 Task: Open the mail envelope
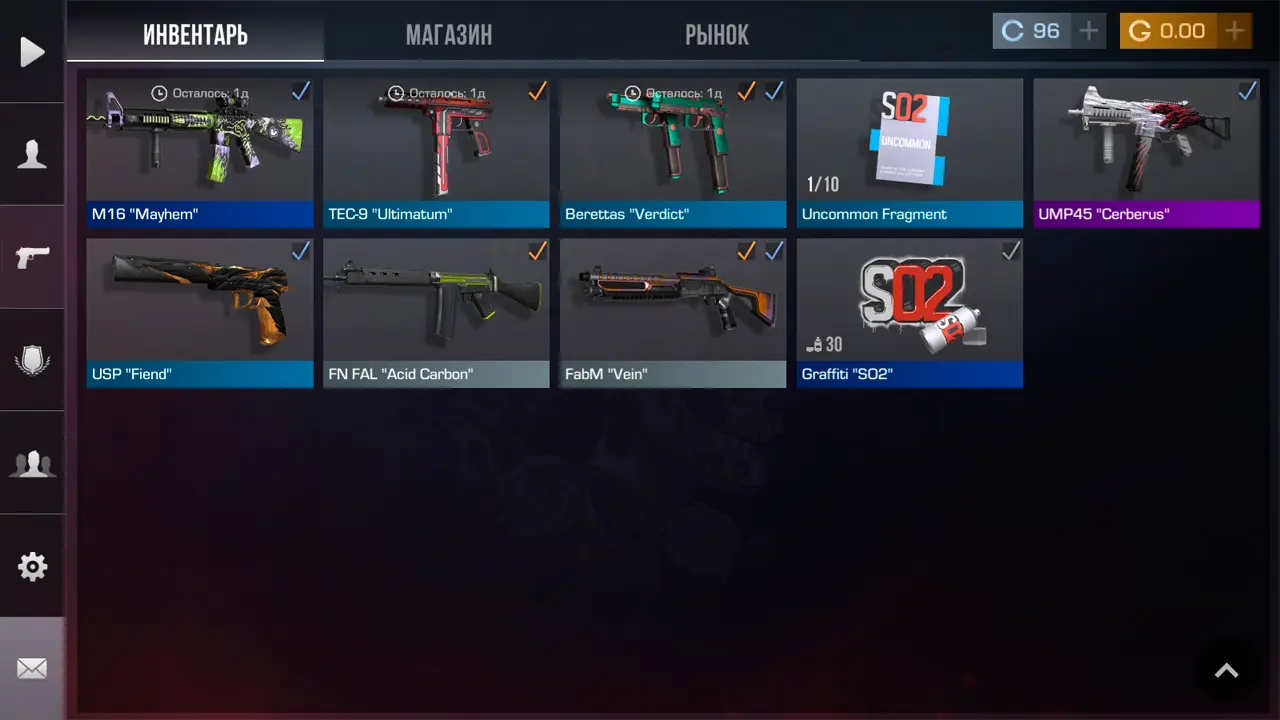32,668
